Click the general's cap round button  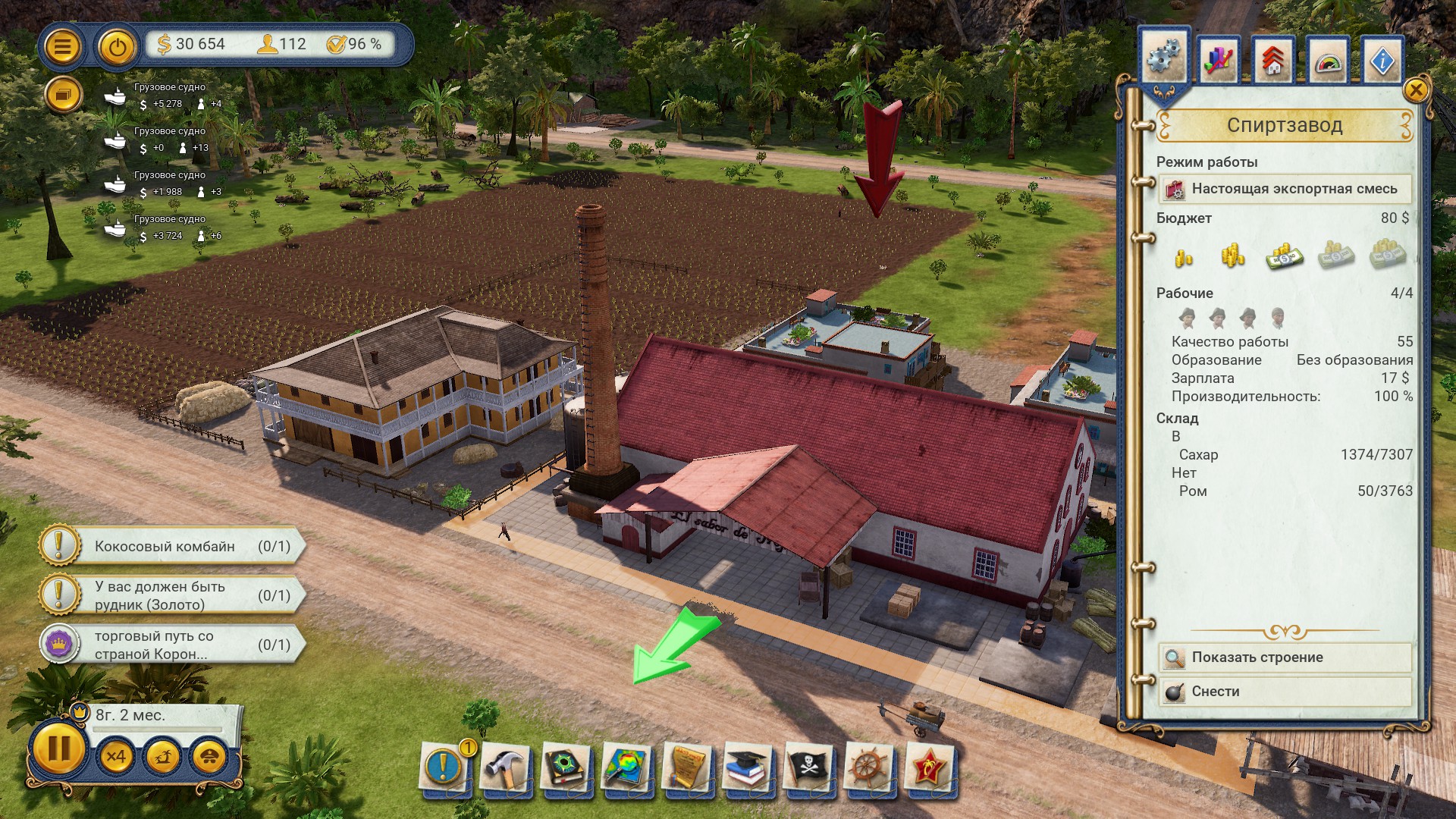tap(210, 757)
